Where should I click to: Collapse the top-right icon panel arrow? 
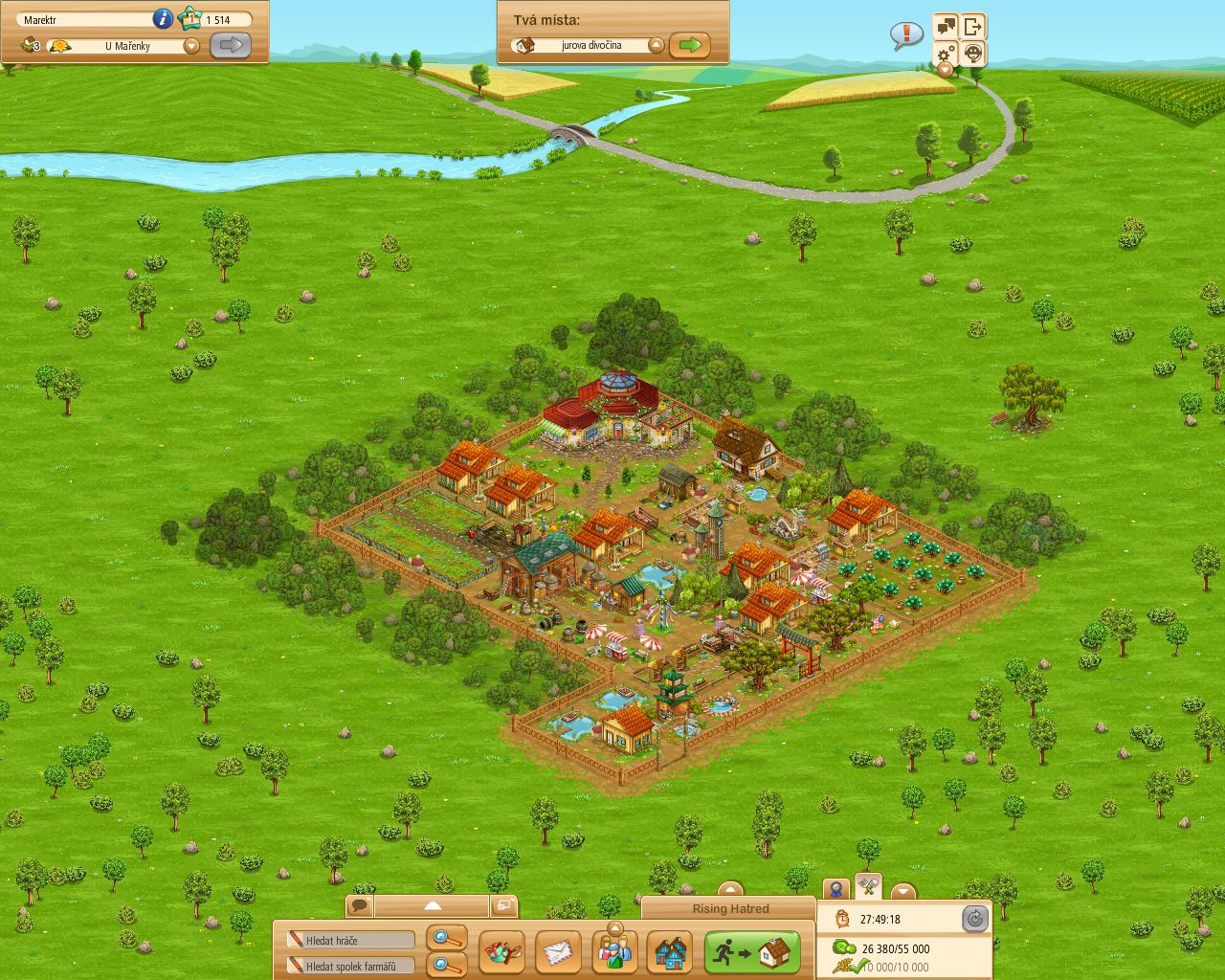coord(944,70)
